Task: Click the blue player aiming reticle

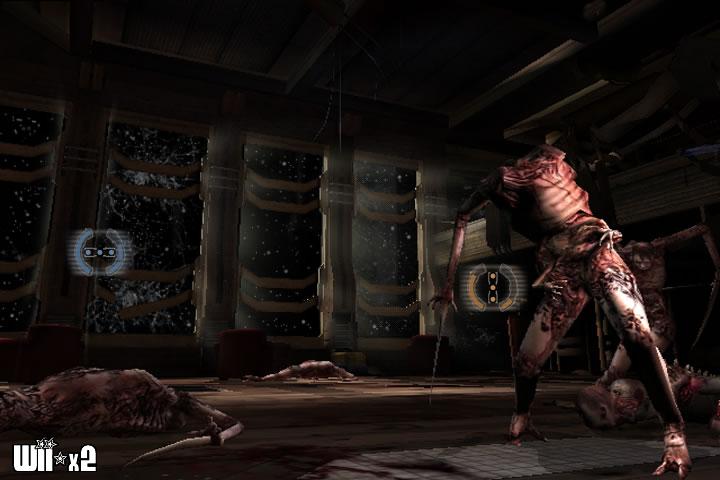Action: [x=99, y=253]
